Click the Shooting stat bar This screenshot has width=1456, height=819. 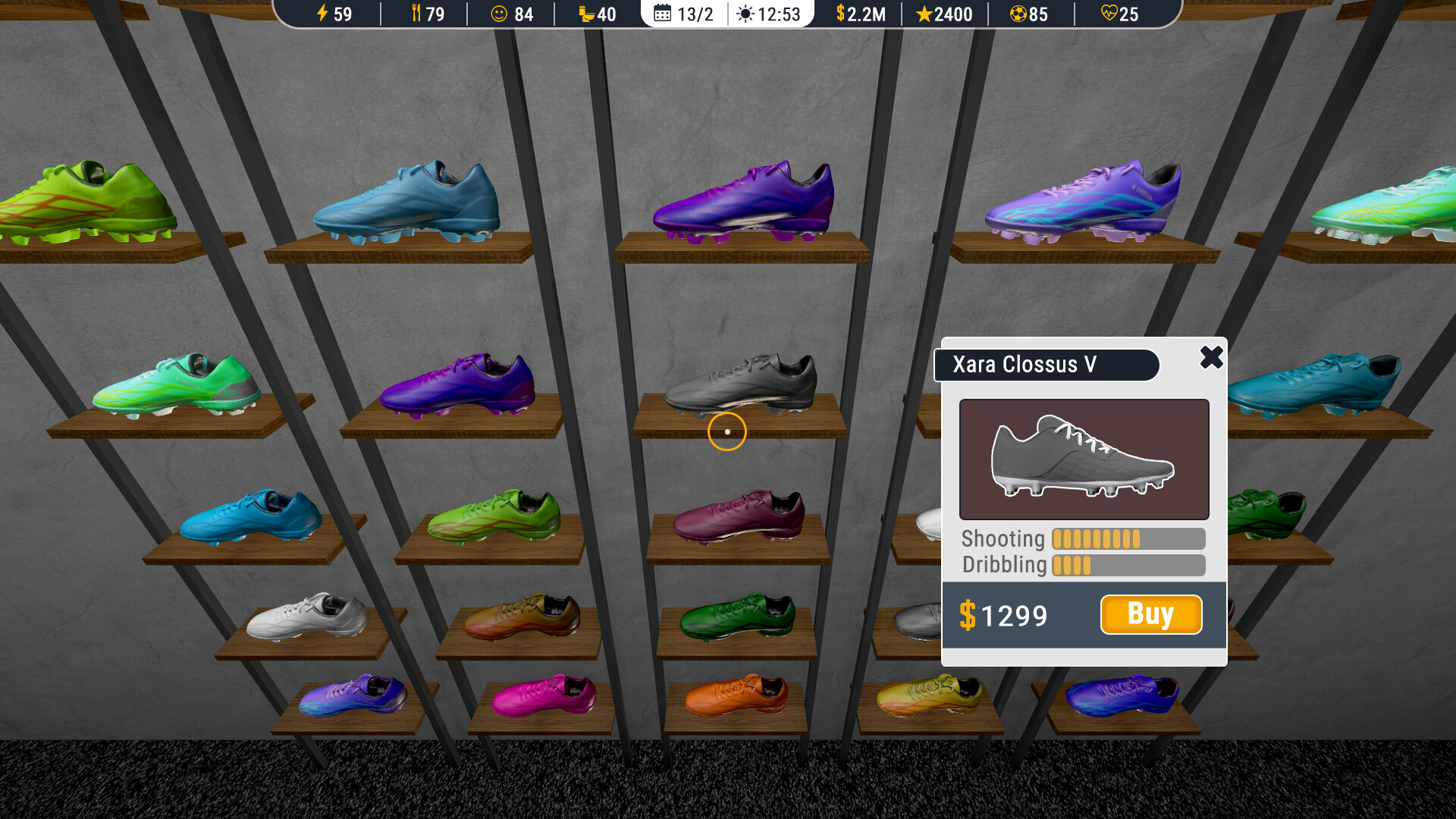(1125, 538)
